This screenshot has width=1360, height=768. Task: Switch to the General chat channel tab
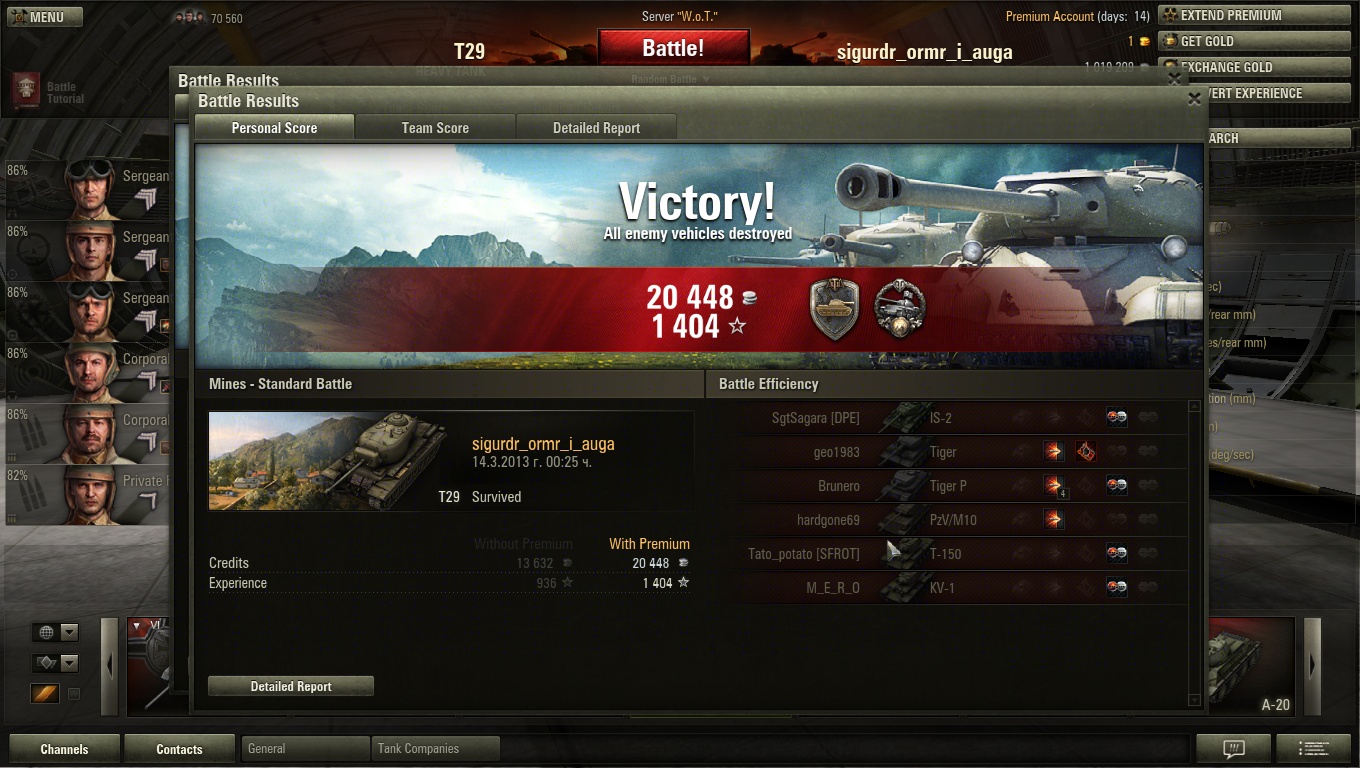coord(305,748)
